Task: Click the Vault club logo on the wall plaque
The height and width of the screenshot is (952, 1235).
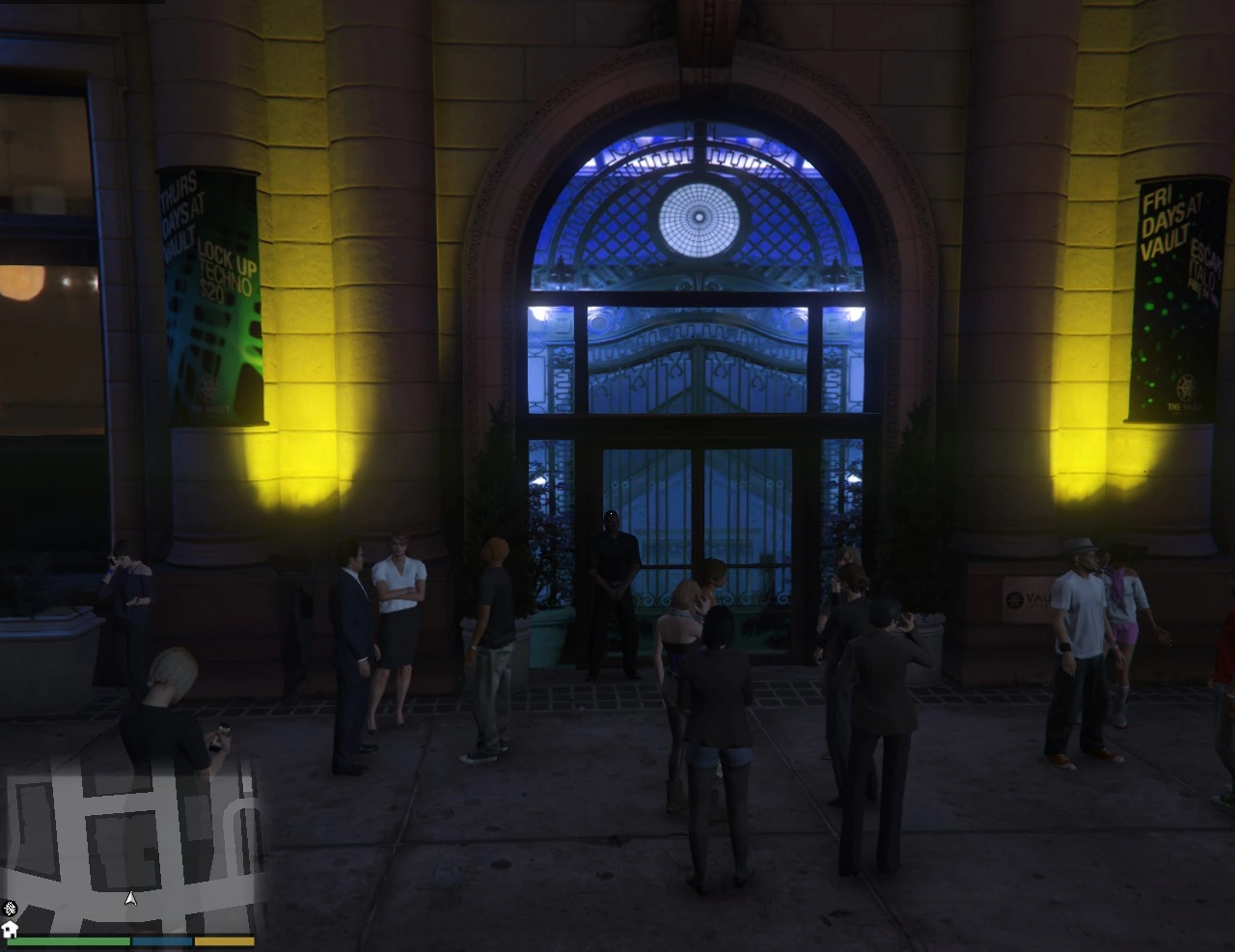Action: 1013,599
